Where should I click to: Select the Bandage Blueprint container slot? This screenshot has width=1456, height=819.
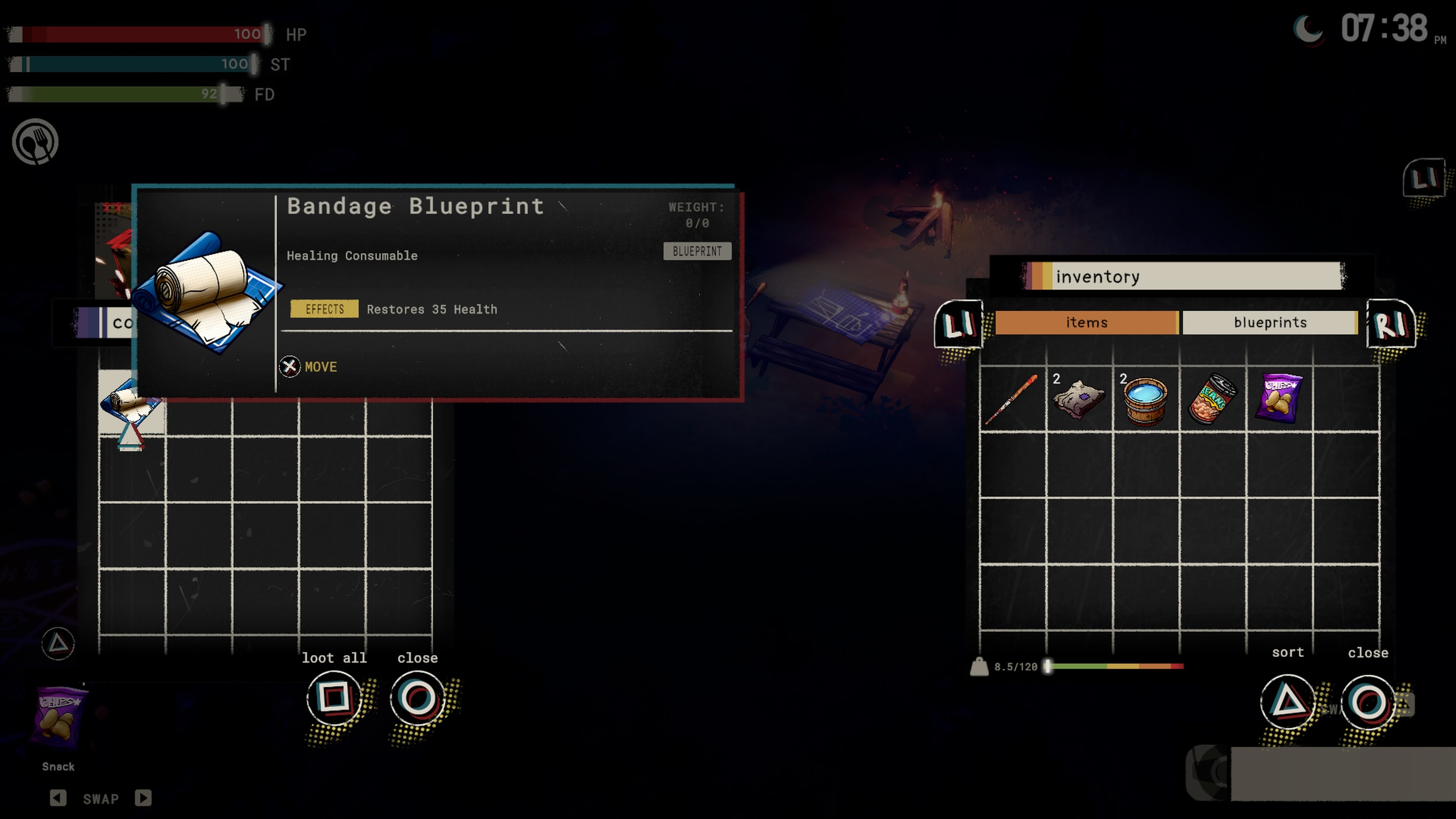(131, 402)
